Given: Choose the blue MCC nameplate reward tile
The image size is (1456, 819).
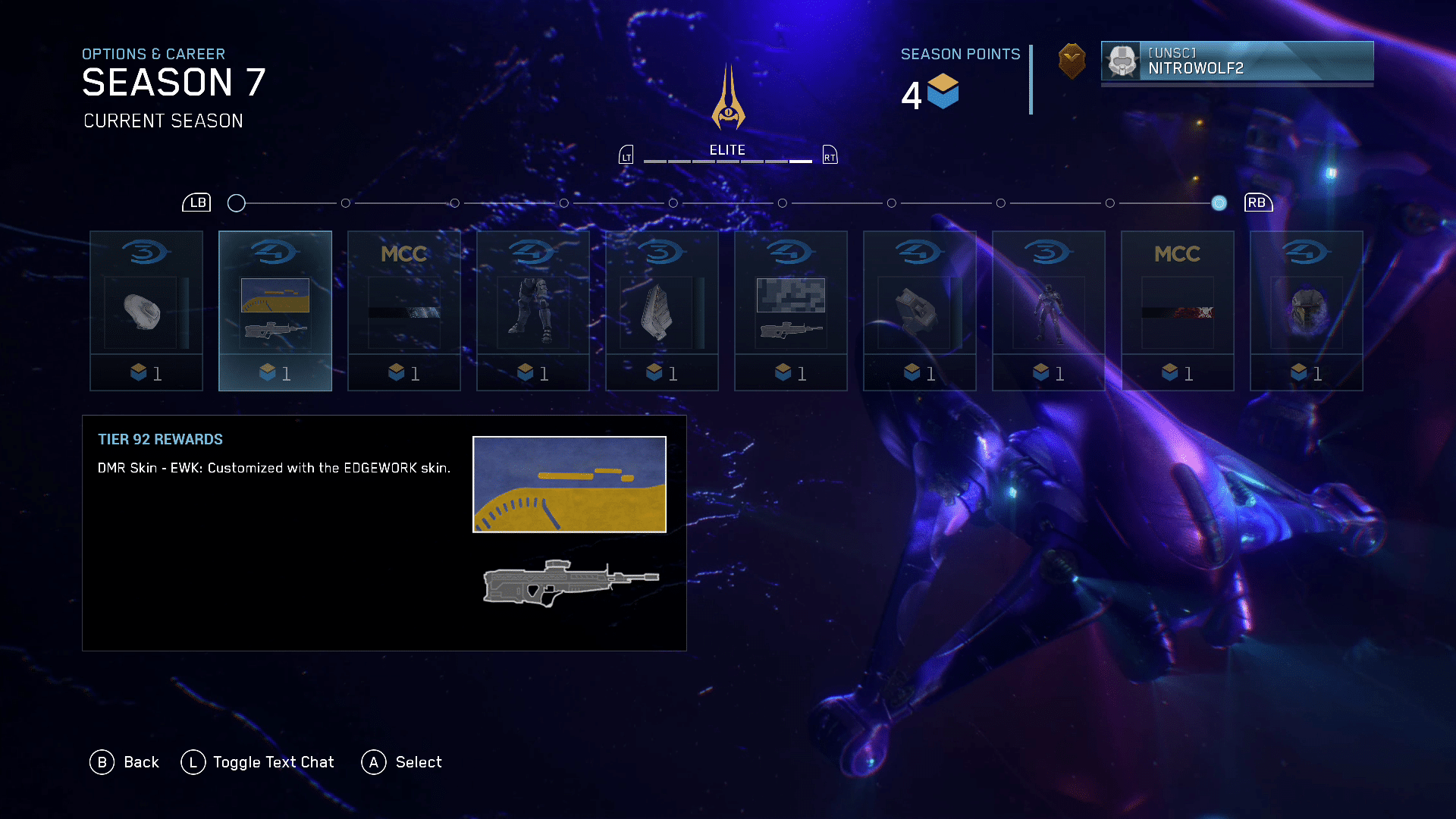Looking at the screenshot, I should pos(404,311).
